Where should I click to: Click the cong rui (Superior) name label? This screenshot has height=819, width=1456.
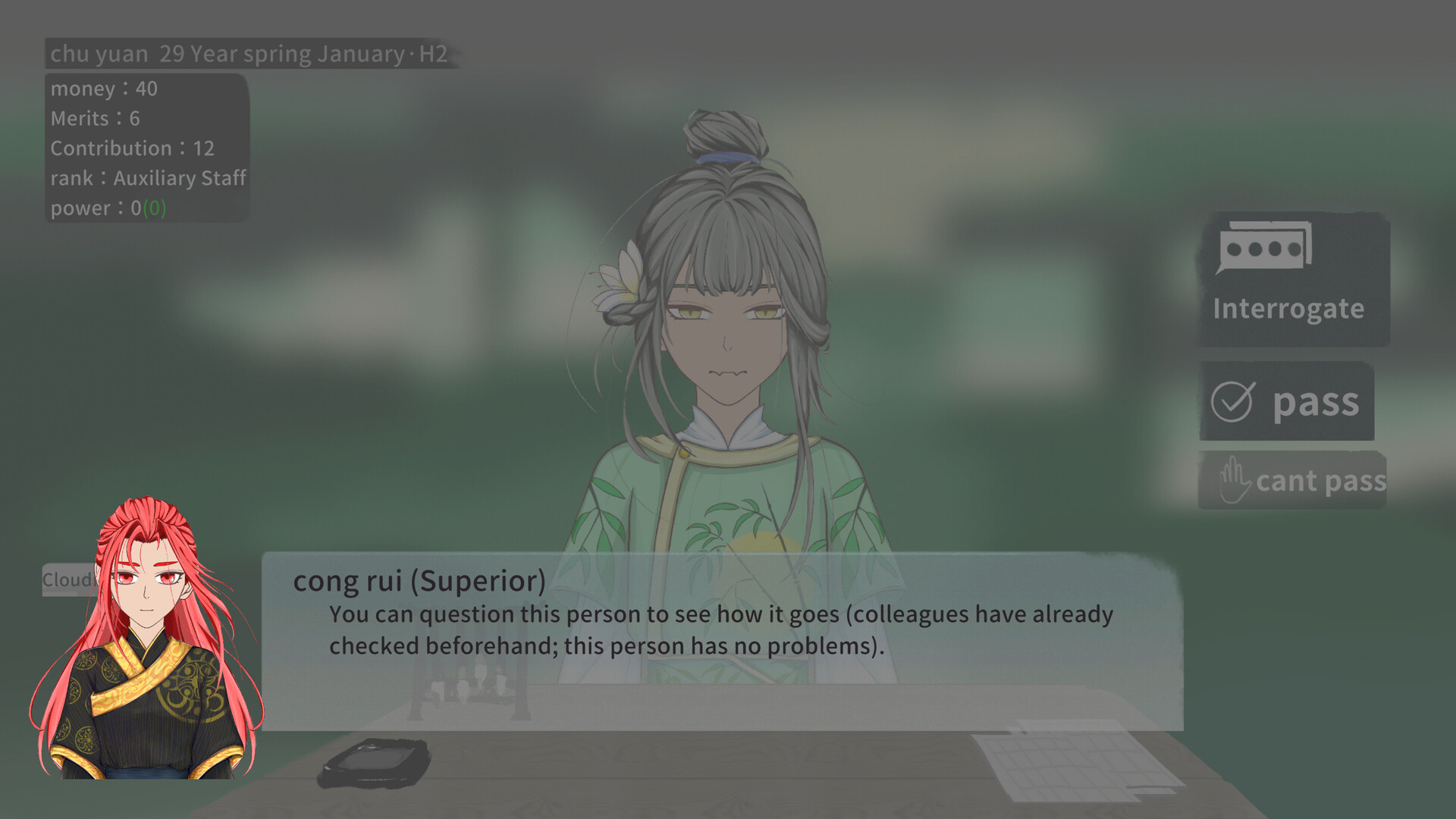pyautogui.click(x=420, y=581)
